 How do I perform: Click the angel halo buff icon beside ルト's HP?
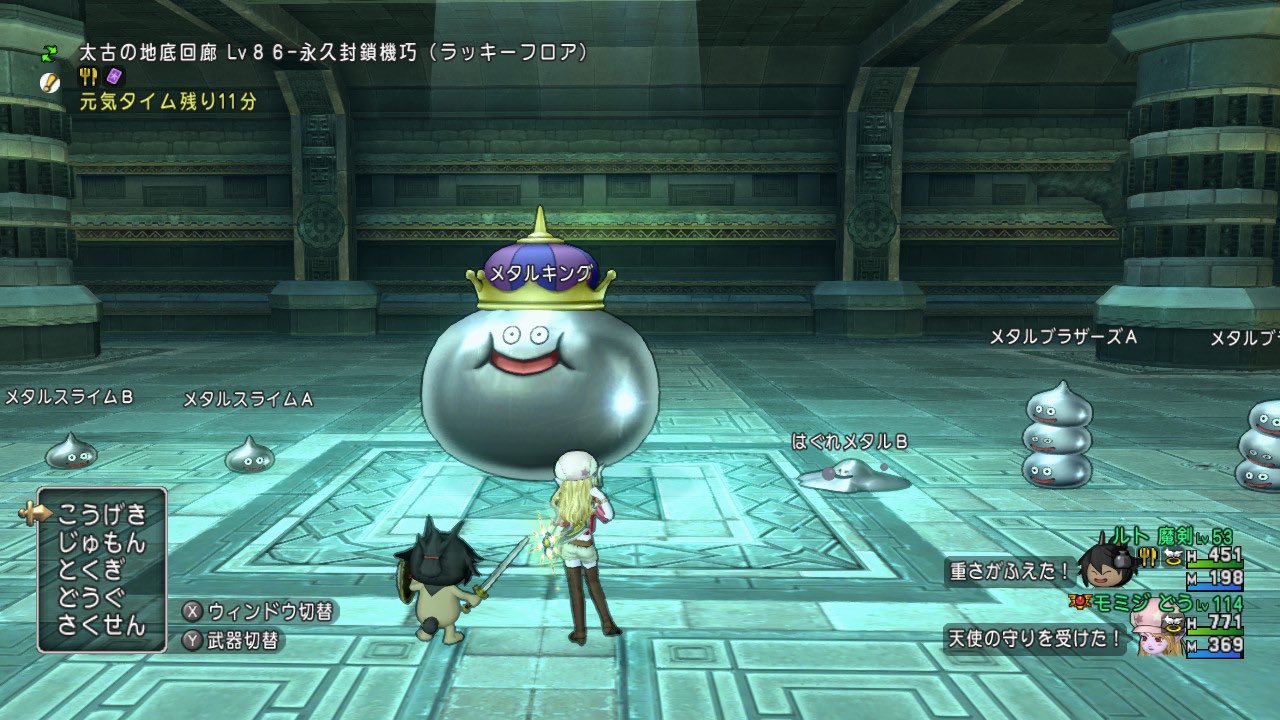[1173, 558]
